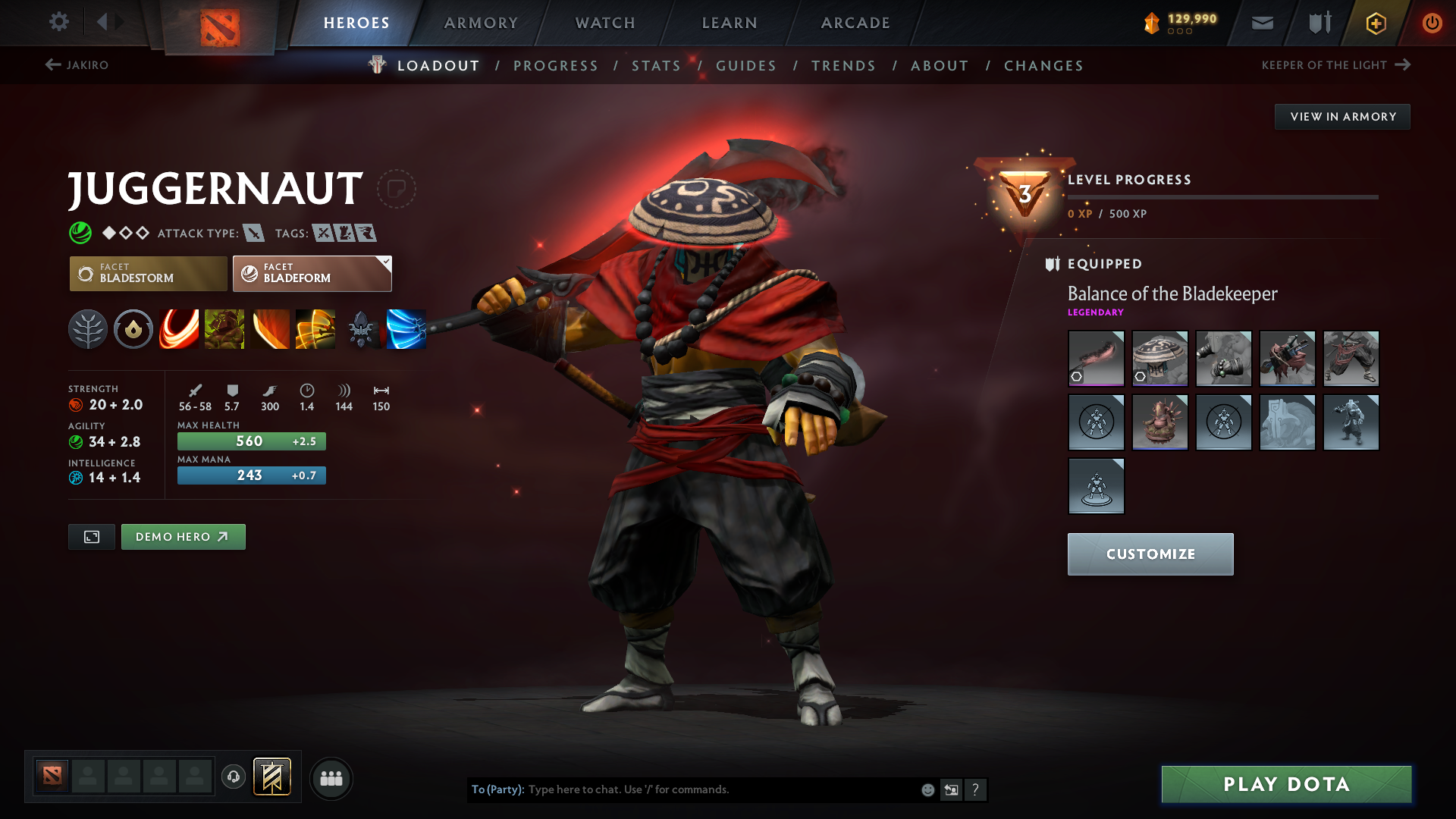Viewport: 1456px width, 819px height.
Task: Open the innate talent tree icon
Action: 88,328
